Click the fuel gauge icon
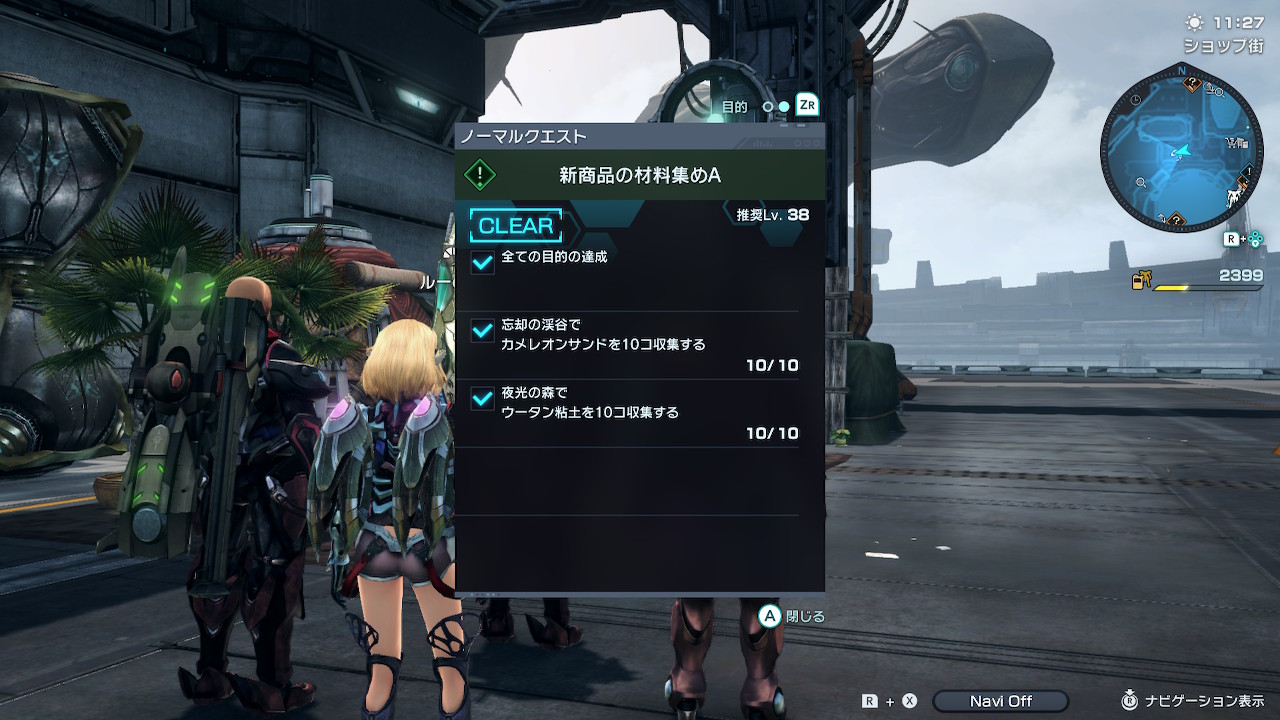The image size is (1280, 720). pos(1140,281)
